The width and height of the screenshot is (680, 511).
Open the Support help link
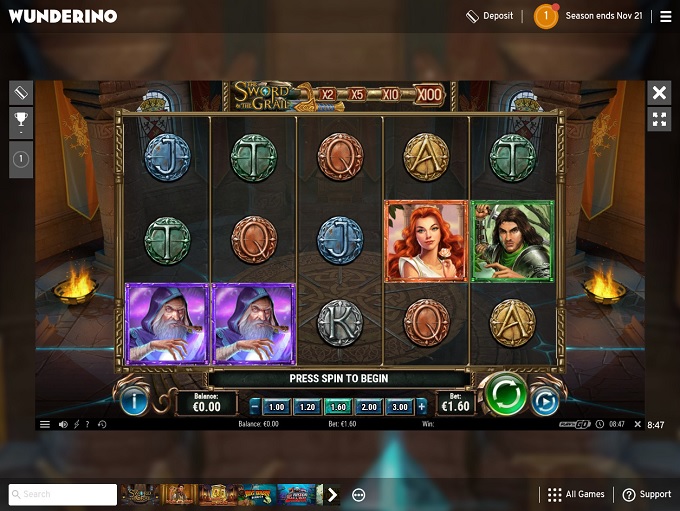point(646,494)
